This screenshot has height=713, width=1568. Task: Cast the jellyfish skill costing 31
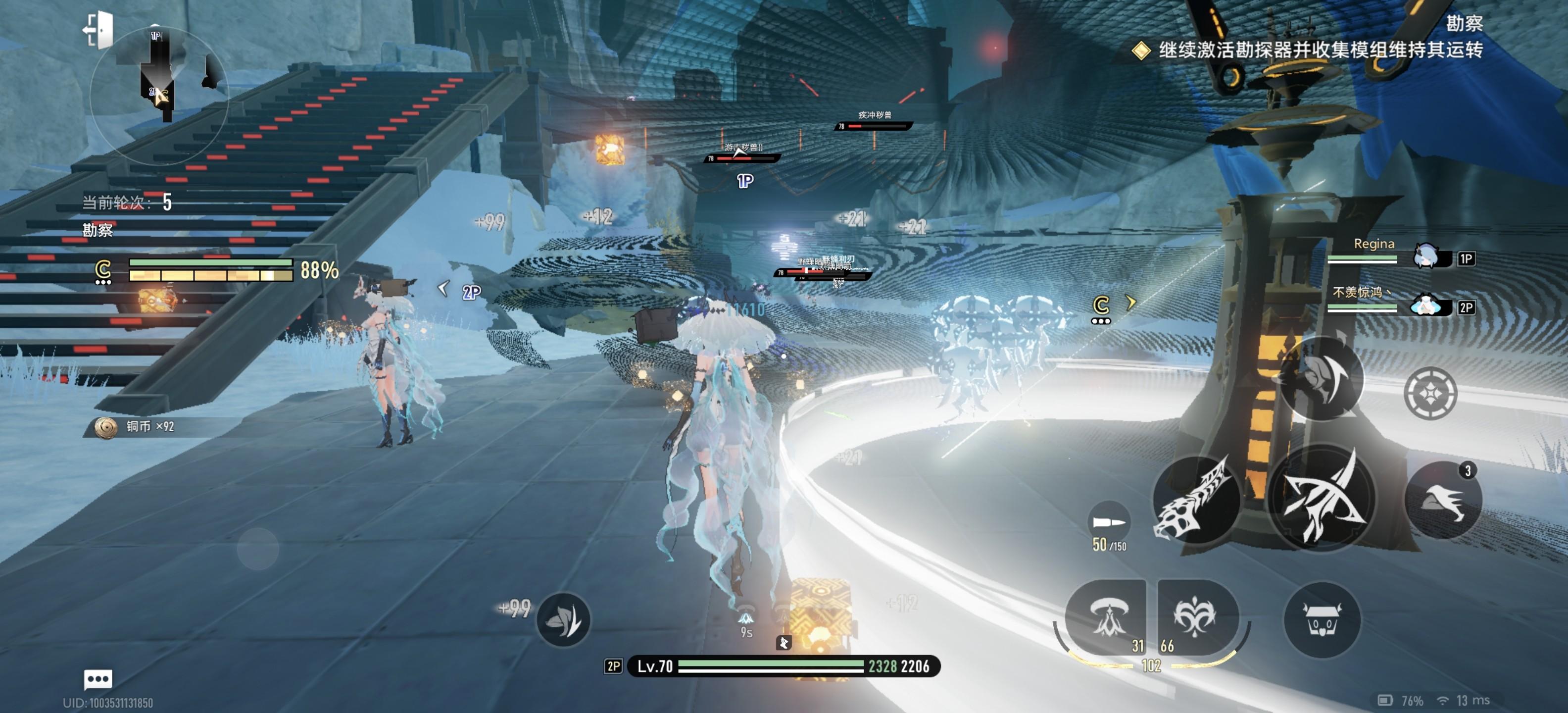click(x=1107, y=616)
